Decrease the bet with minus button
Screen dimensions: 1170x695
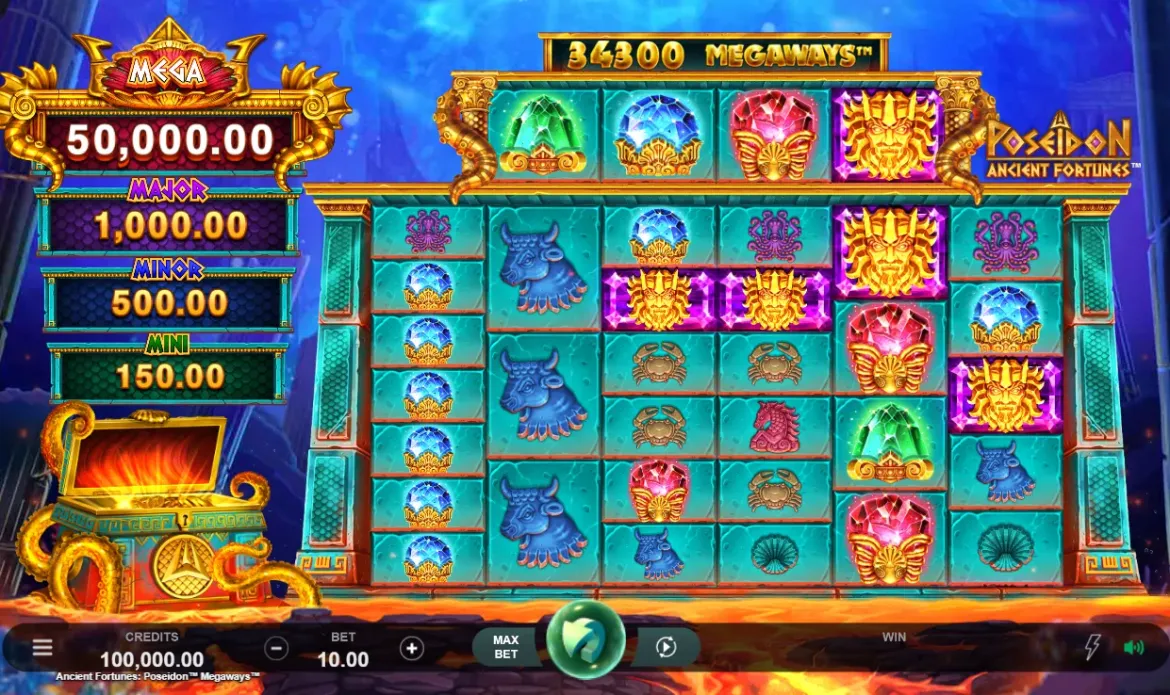[x=277, y=648]
